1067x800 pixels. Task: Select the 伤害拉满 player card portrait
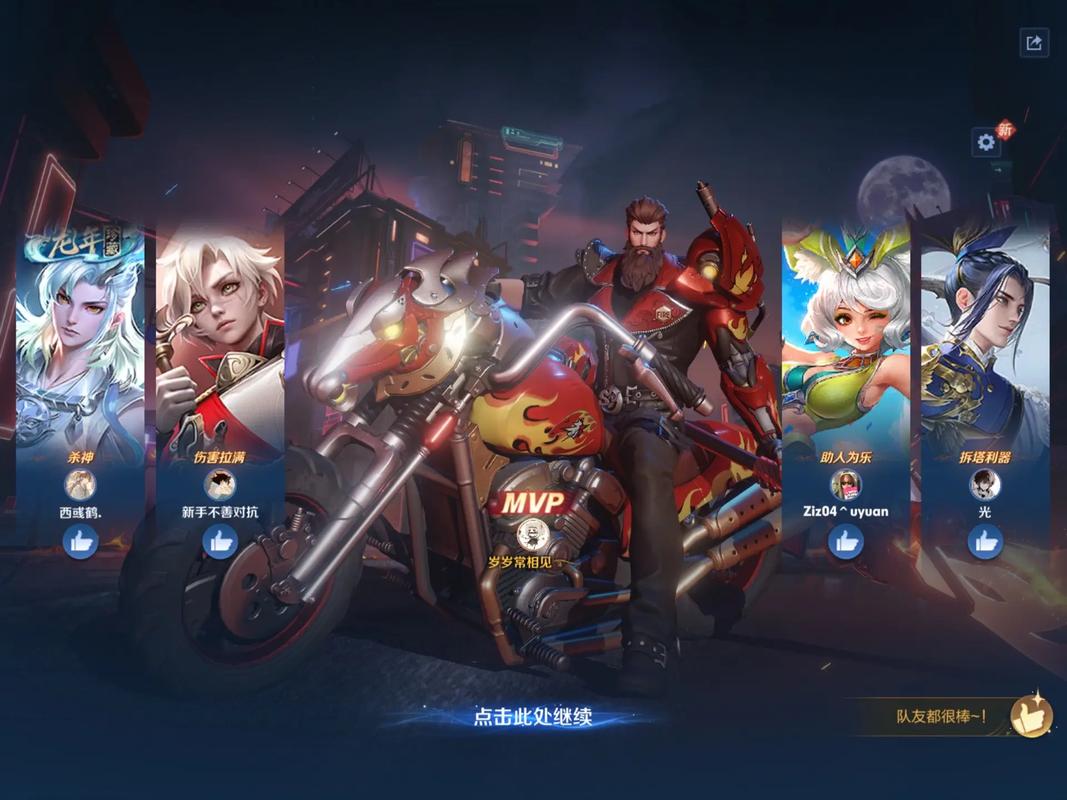220,340
